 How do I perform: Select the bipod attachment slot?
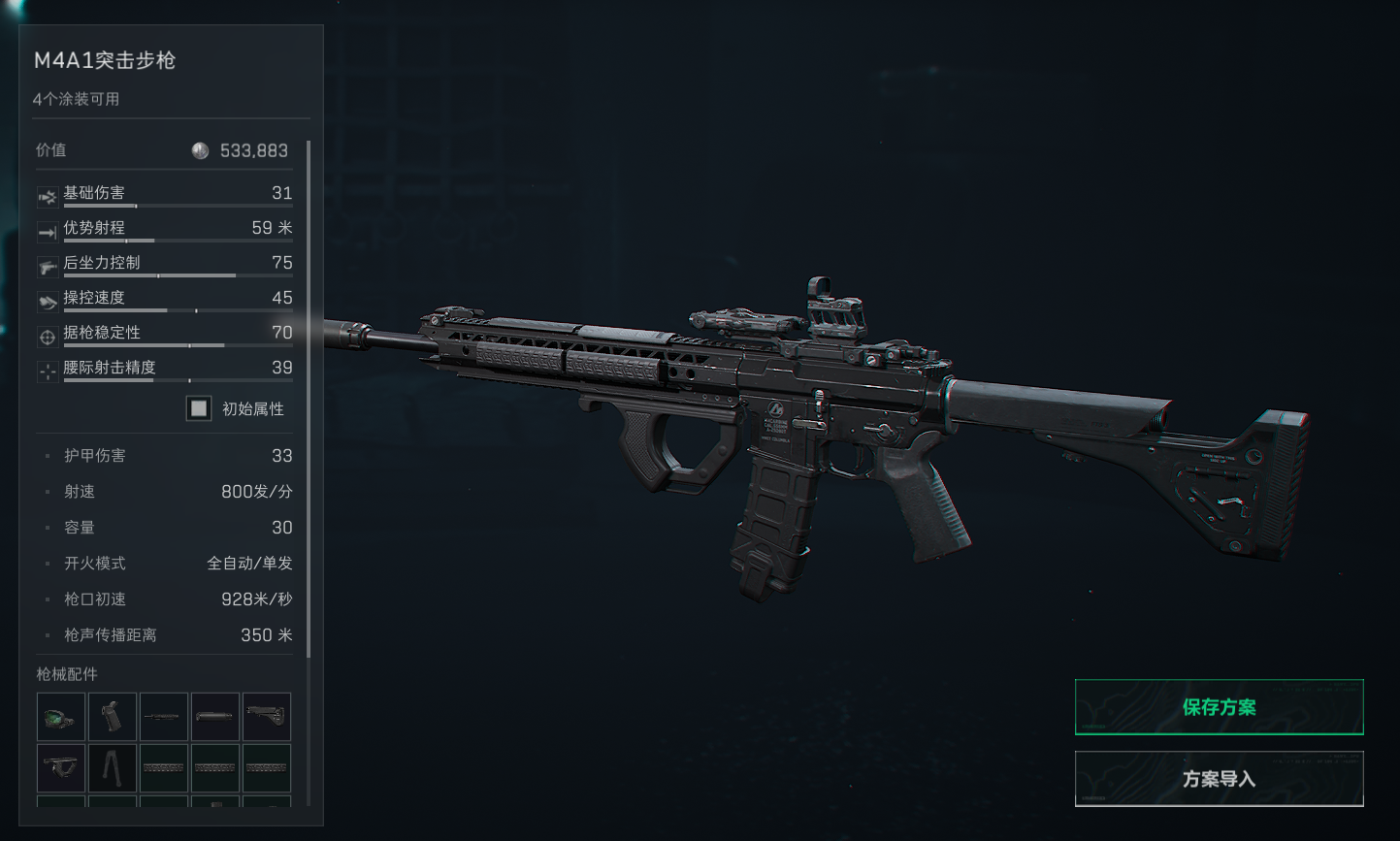coord(113,768)
